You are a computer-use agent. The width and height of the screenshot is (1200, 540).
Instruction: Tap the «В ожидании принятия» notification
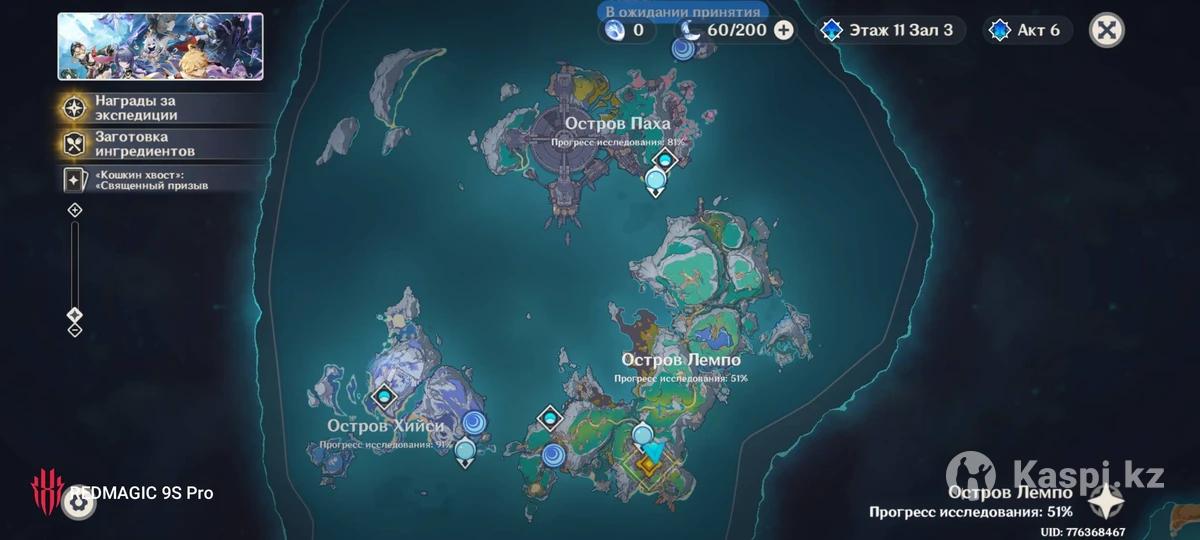[683, 12]
